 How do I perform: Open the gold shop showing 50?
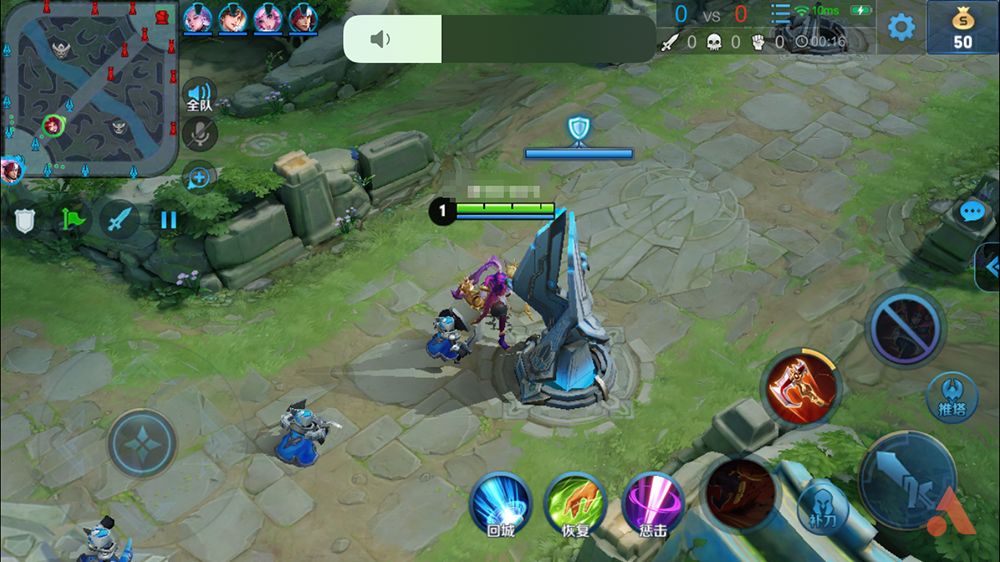point(962,27)
